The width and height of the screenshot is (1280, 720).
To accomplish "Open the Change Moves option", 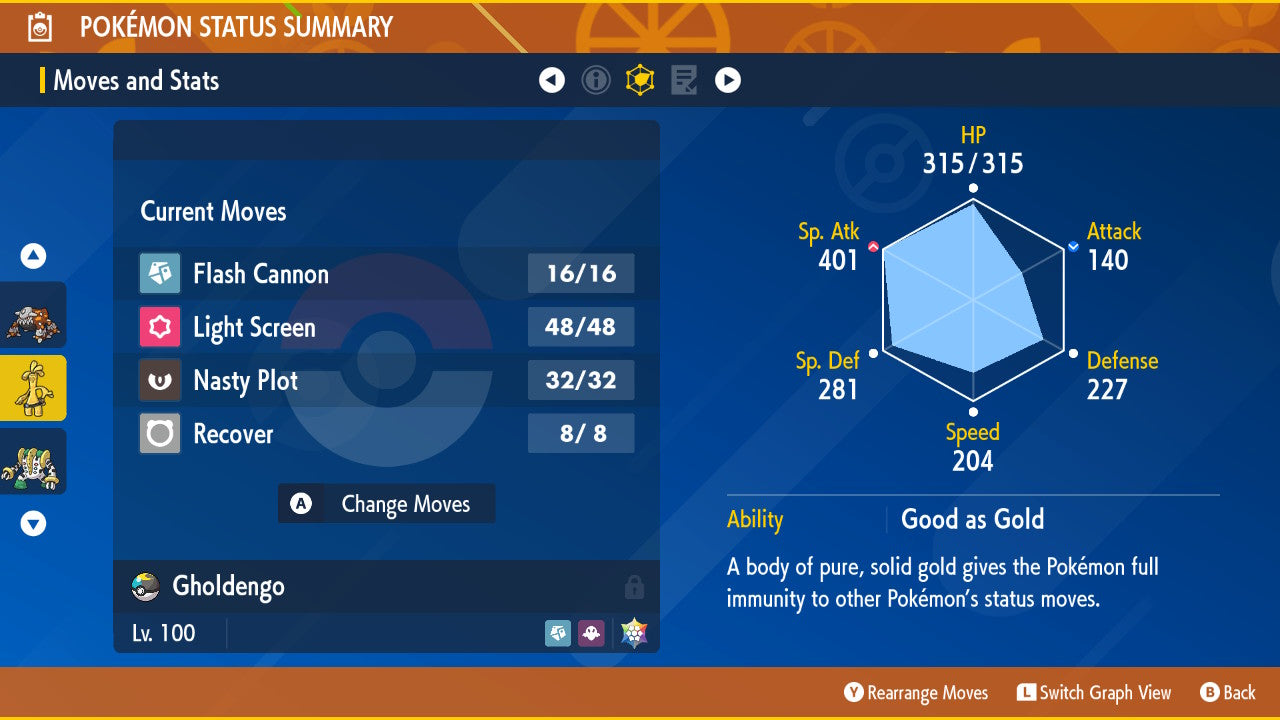I will click(386, 504).
